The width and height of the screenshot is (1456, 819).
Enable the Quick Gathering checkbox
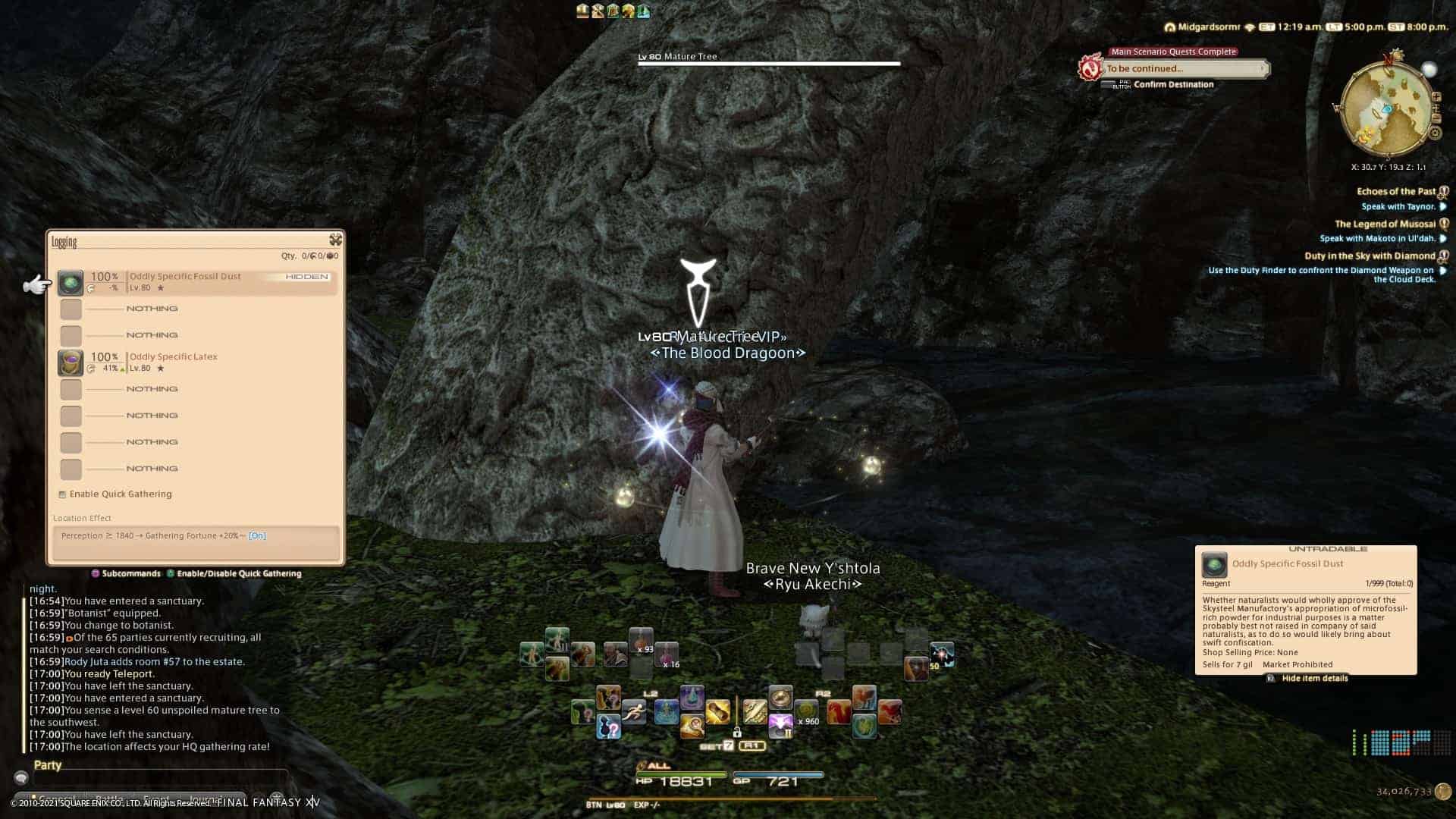click(62, 494)
